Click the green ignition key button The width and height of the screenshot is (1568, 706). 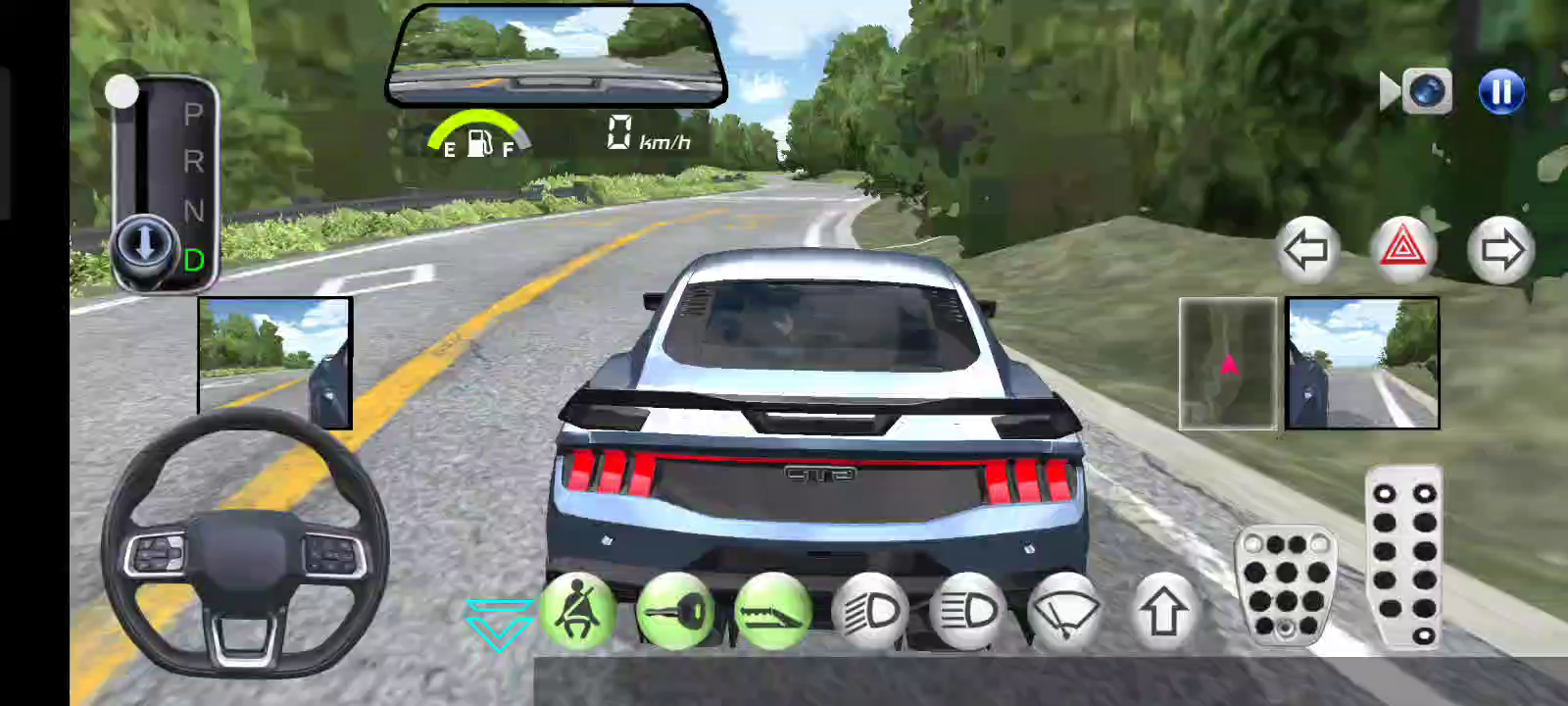674,613
